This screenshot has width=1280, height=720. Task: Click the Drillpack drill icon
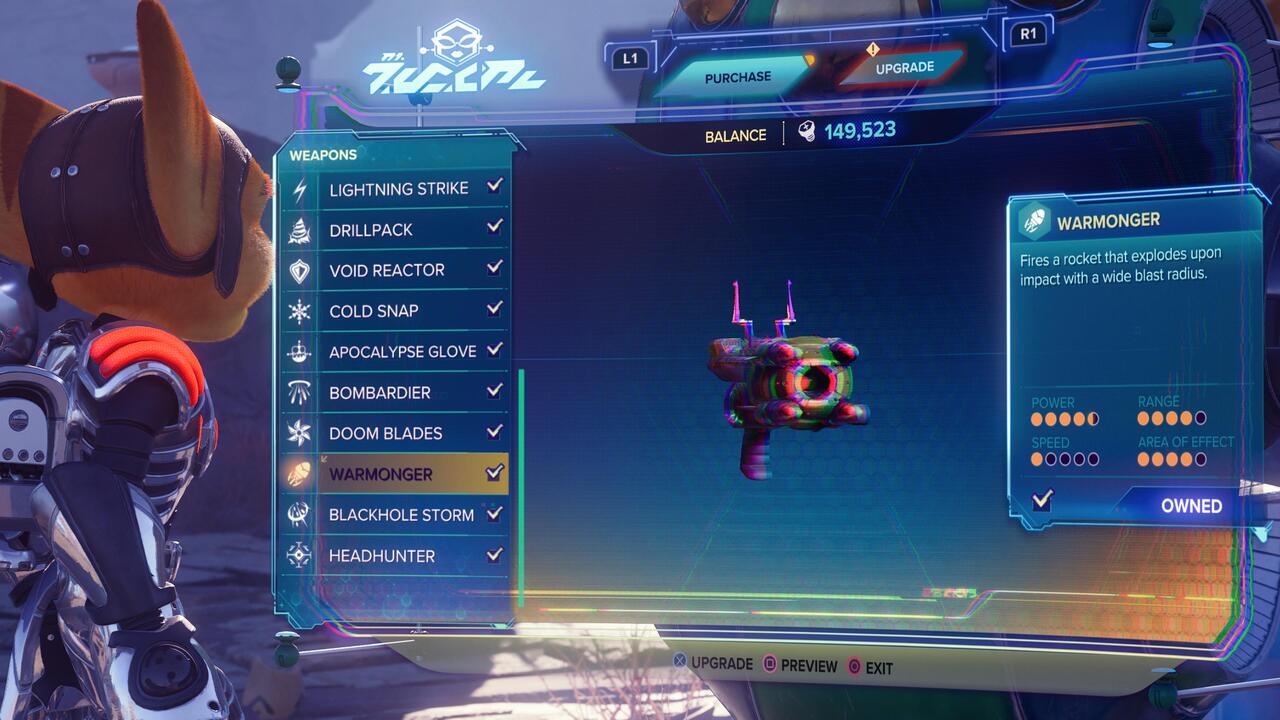301,229
